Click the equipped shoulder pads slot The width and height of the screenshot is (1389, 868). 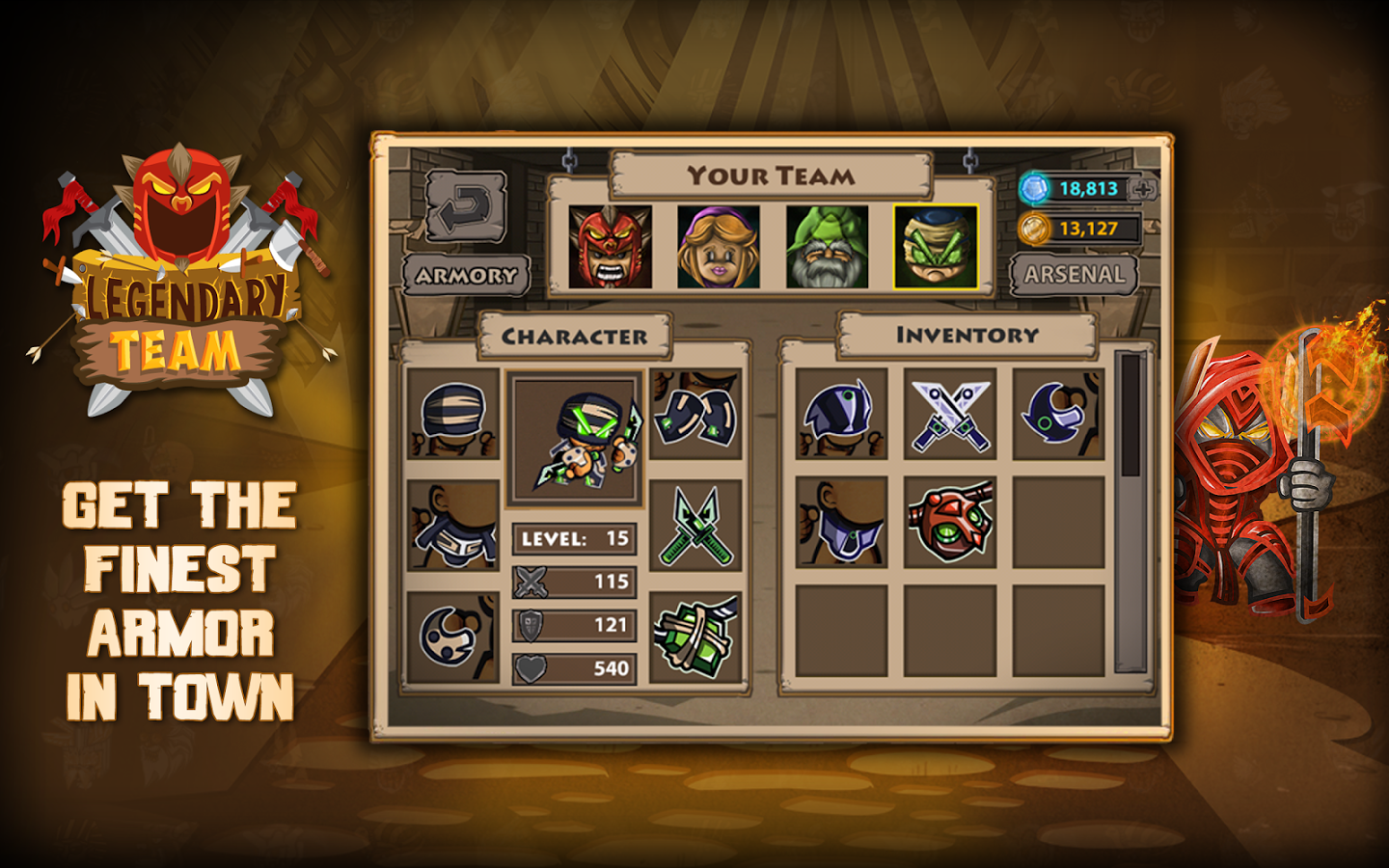[x=695, y=415]
